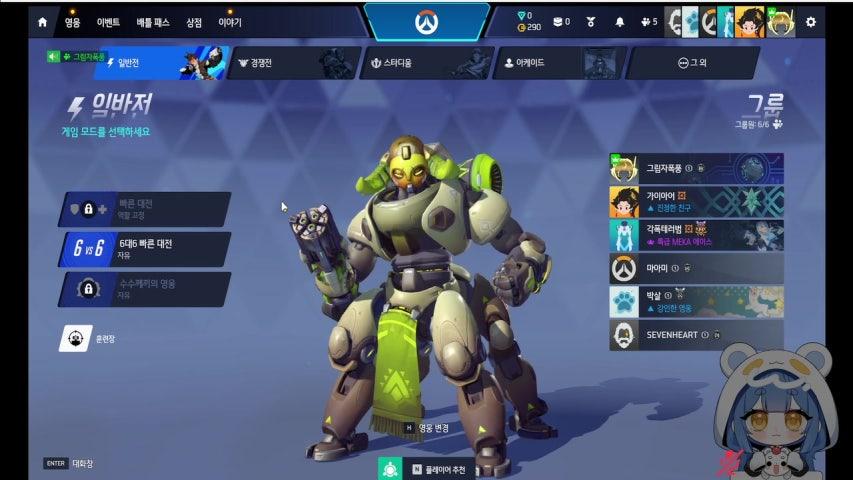This screenshot has width=853, height=480.
Task: Open the 영웅 (Heroes) menu
Action: (x=72, y=22)
